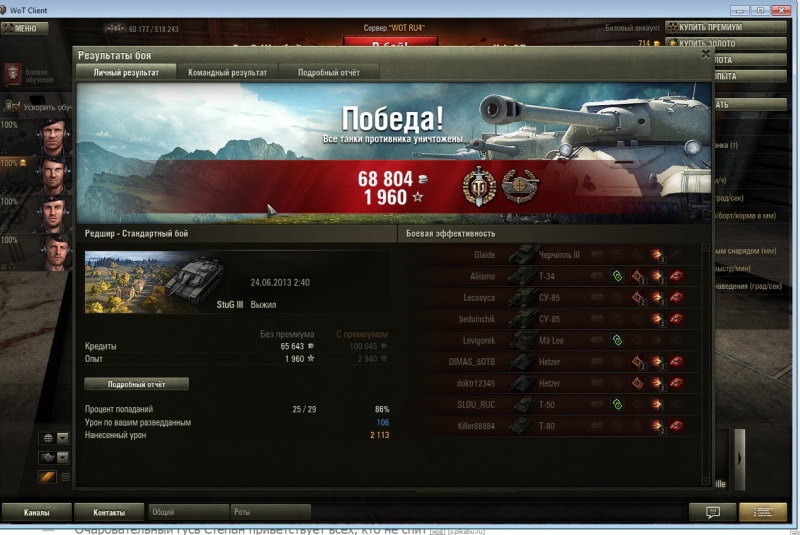
Task: Open the Контакты list
Action: pos(109,512)
